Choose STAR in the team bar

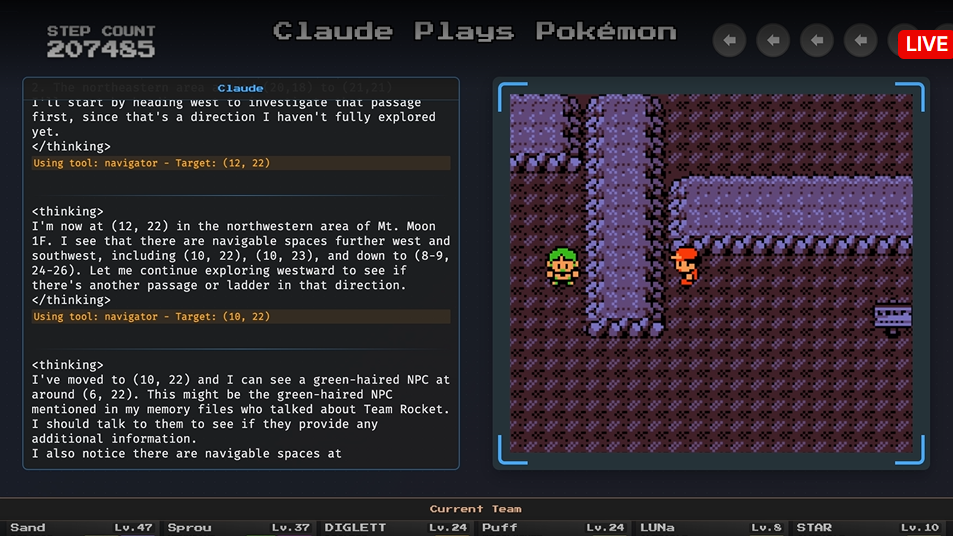coord(867,527)
